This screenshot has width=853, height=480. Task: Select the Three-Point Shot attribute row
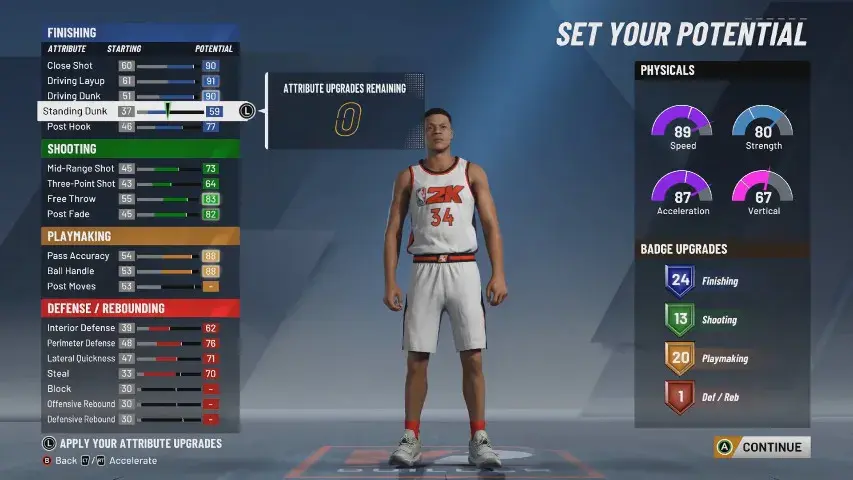click(137, 184)
